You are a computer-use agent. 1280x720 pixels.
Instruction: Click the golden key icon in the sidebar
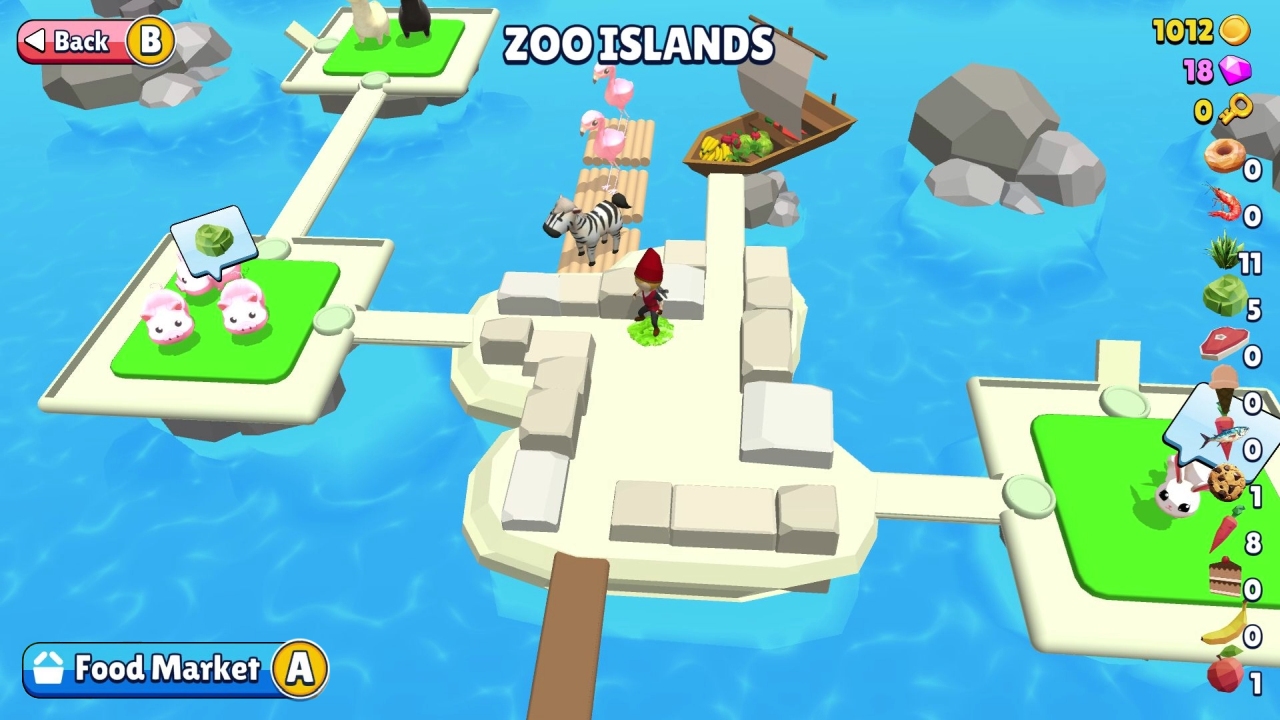pyautogui.click(x=1236, y=105)
